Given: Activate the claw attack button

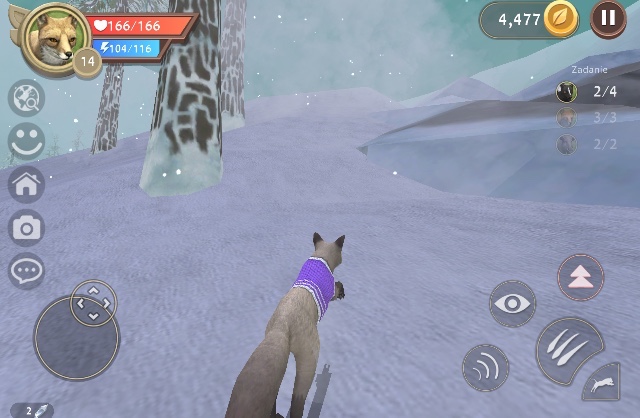Looking at the screenshot, I should 569,349.
